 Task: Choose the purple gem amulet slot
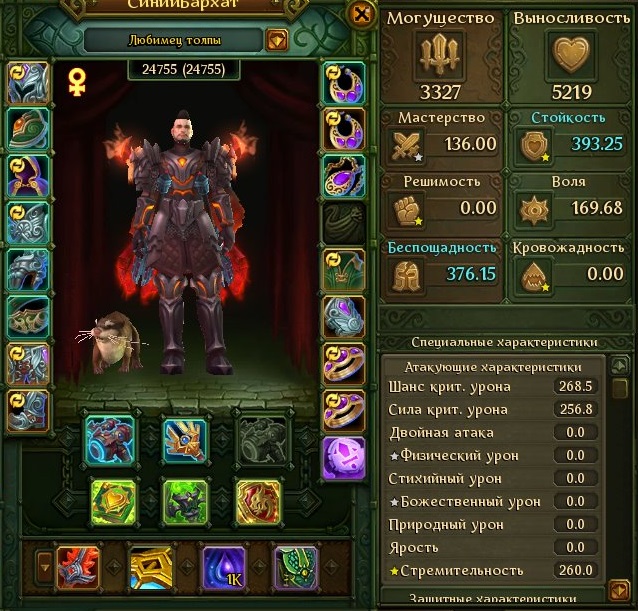coord(345,174)
